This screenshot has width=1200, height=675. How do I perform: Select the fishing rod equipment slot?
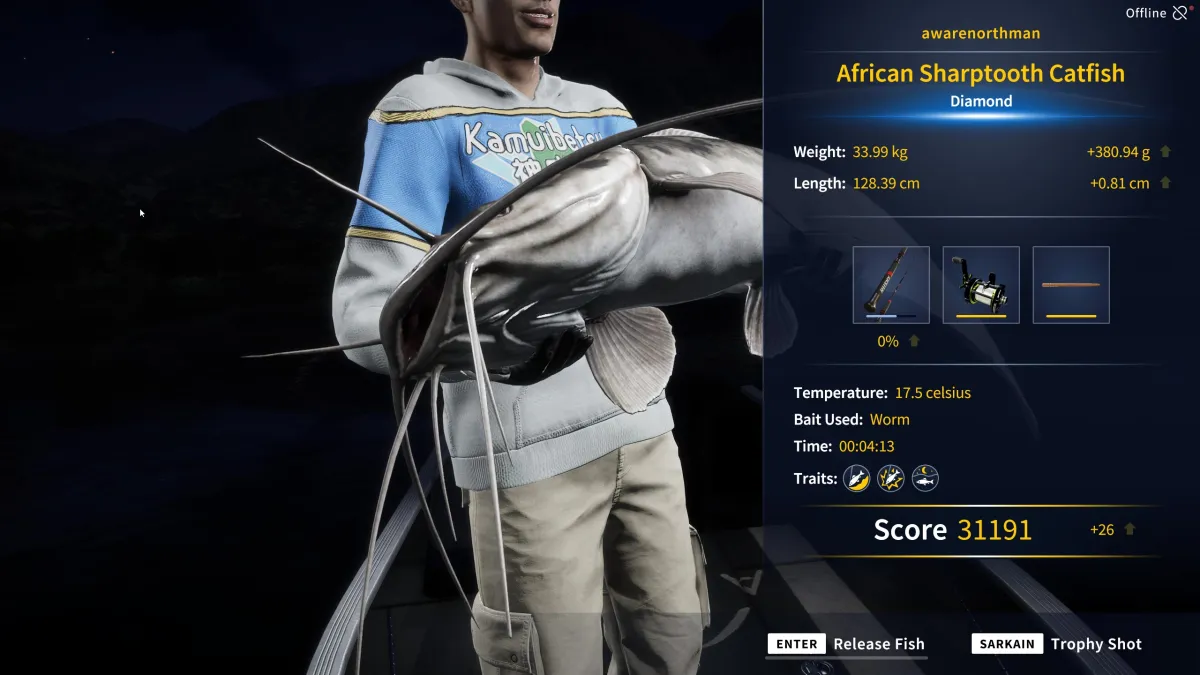click(891, 285)
